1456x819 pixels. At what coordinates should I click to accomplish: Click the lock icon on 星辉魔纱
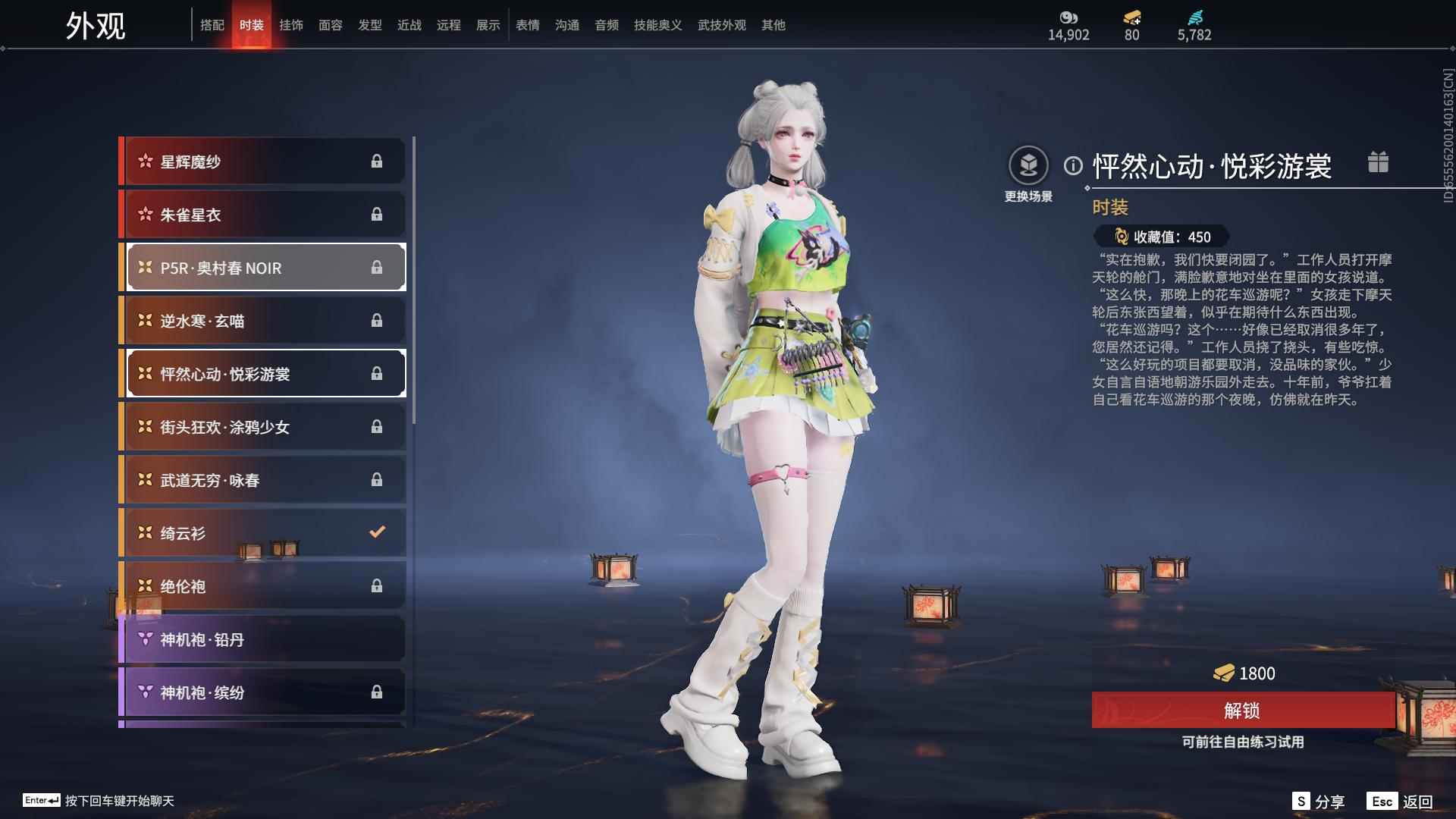point(377,161)
